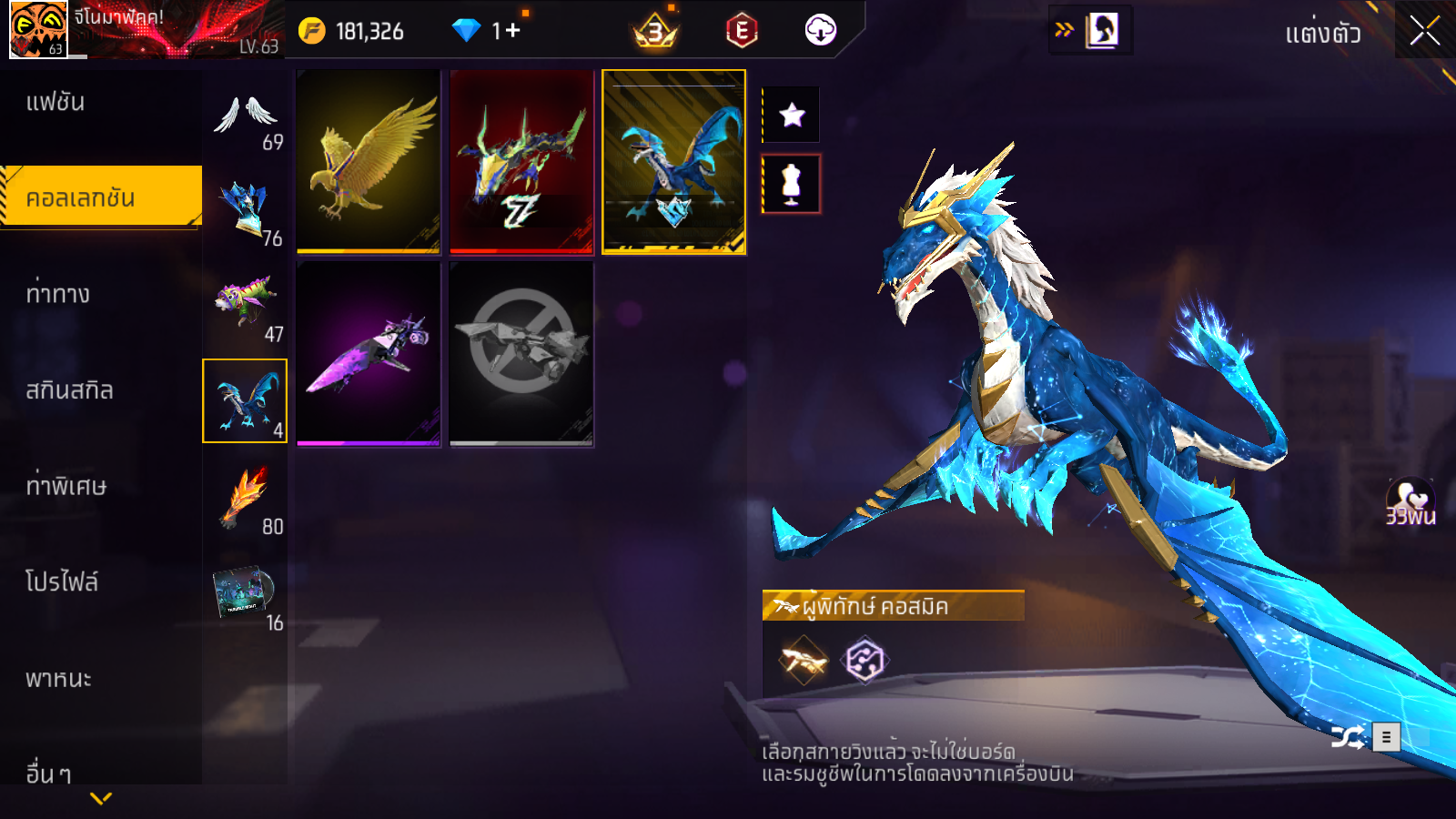Open the white wings subcategory
Screen dimensions: 1456x819
pyautogui.click(x=246, y=119)
